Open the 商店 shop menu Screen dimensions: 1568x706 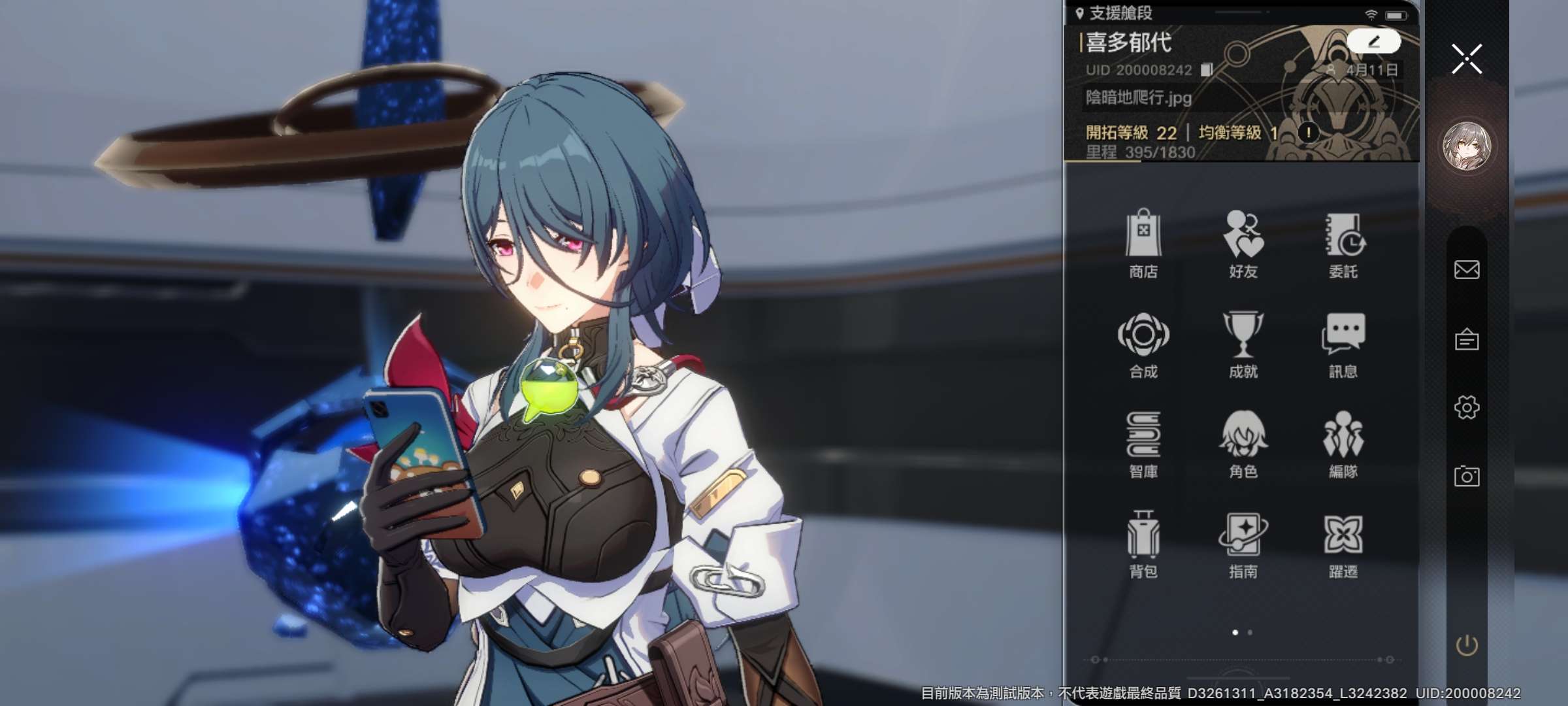(x=1143, y=243)
